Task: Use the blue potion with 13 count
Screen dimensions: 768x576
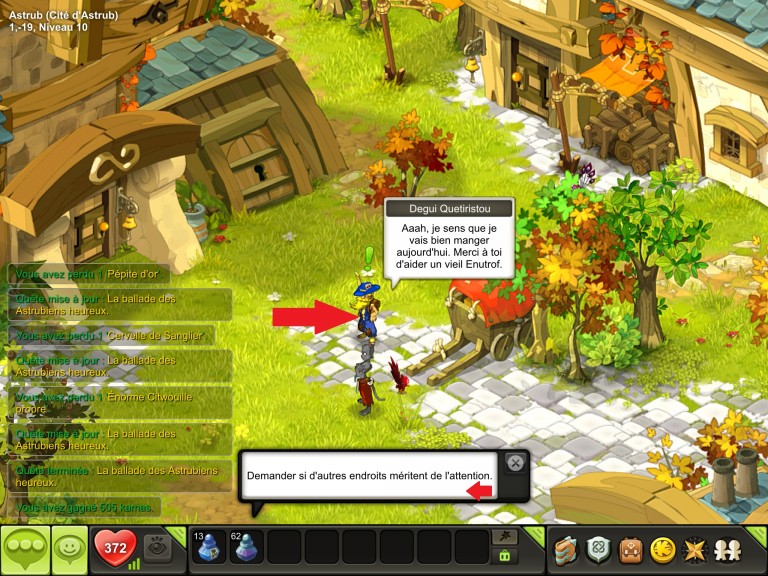Action: click(x=209, y=547)
